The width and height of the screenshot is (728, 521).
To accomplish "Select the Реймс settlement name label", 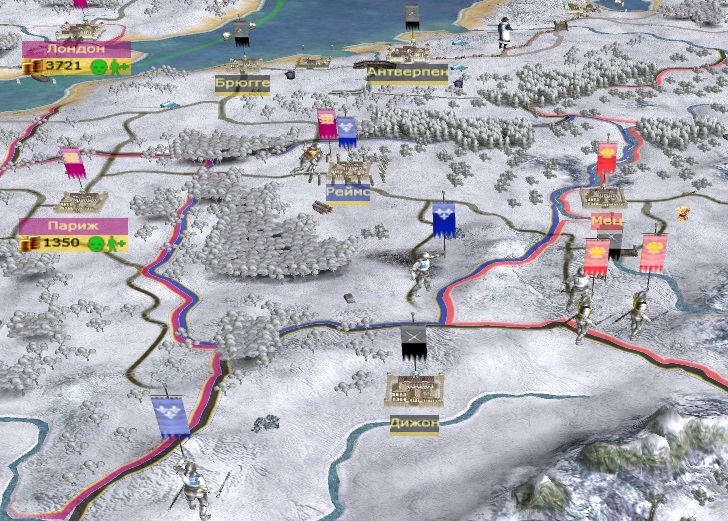I will pos(348,192).
